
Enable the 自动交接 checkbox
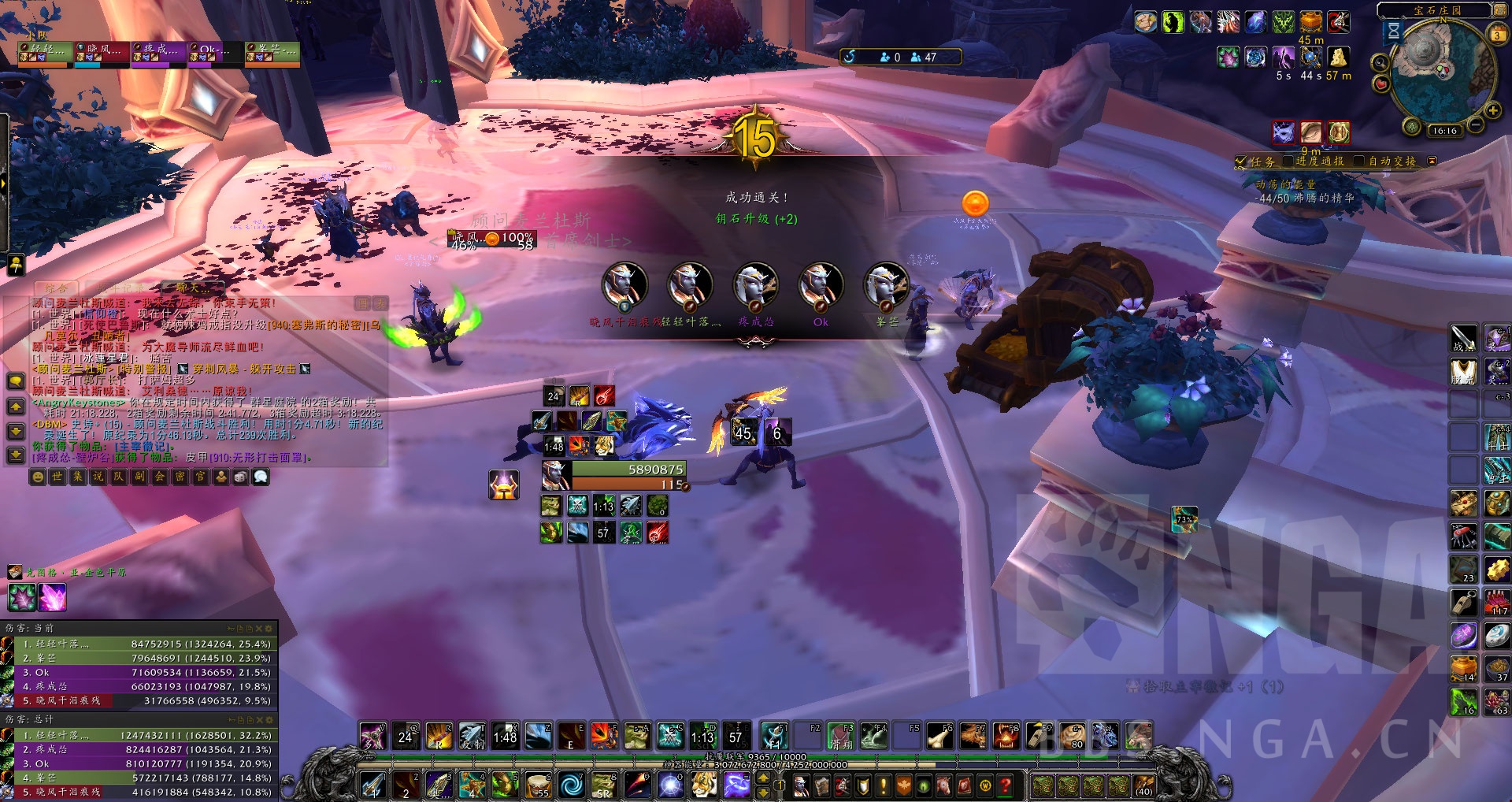pos(1359,161)
